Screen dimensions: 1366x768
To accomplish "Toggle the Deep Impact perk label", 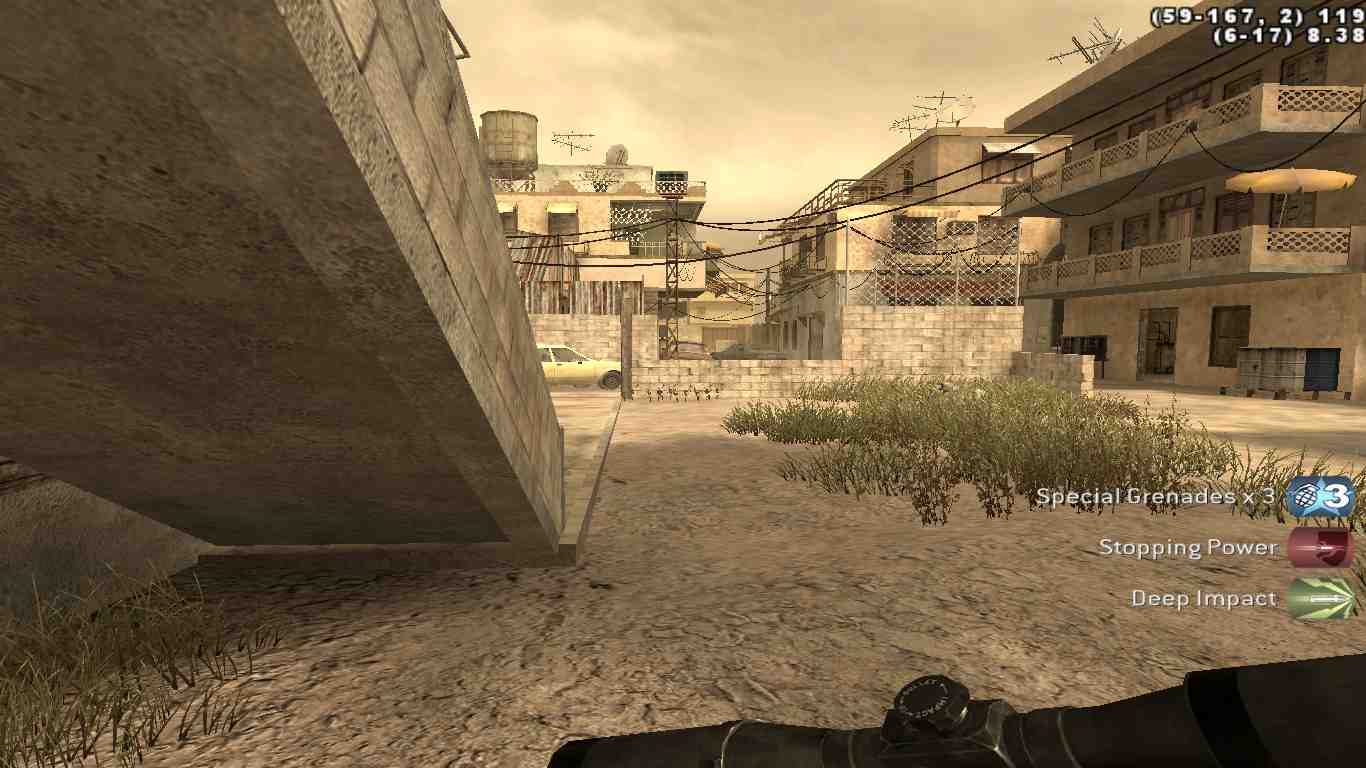I will (1204, 597).
